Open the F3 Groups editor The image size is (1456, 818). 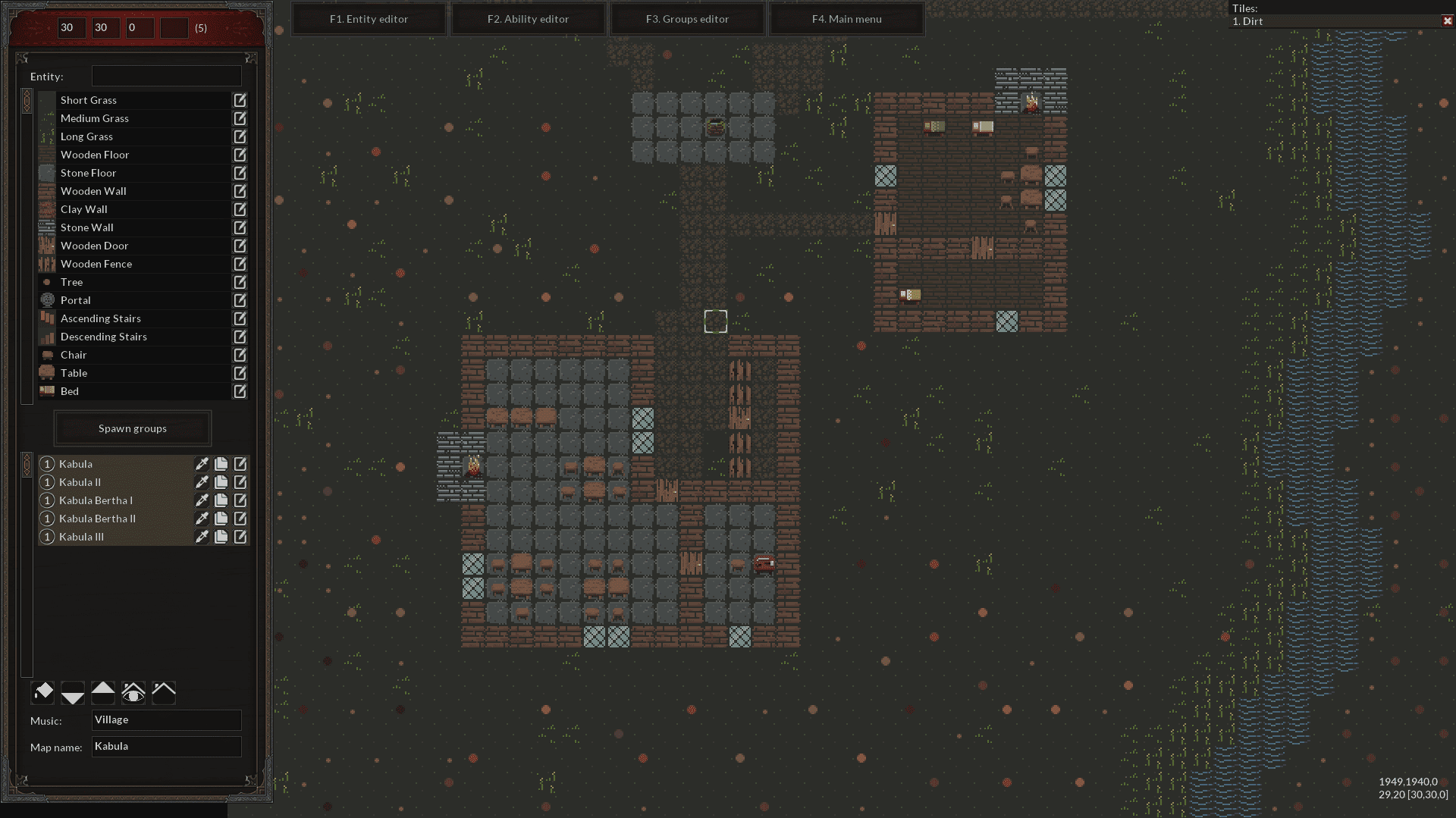coord(687,19)
